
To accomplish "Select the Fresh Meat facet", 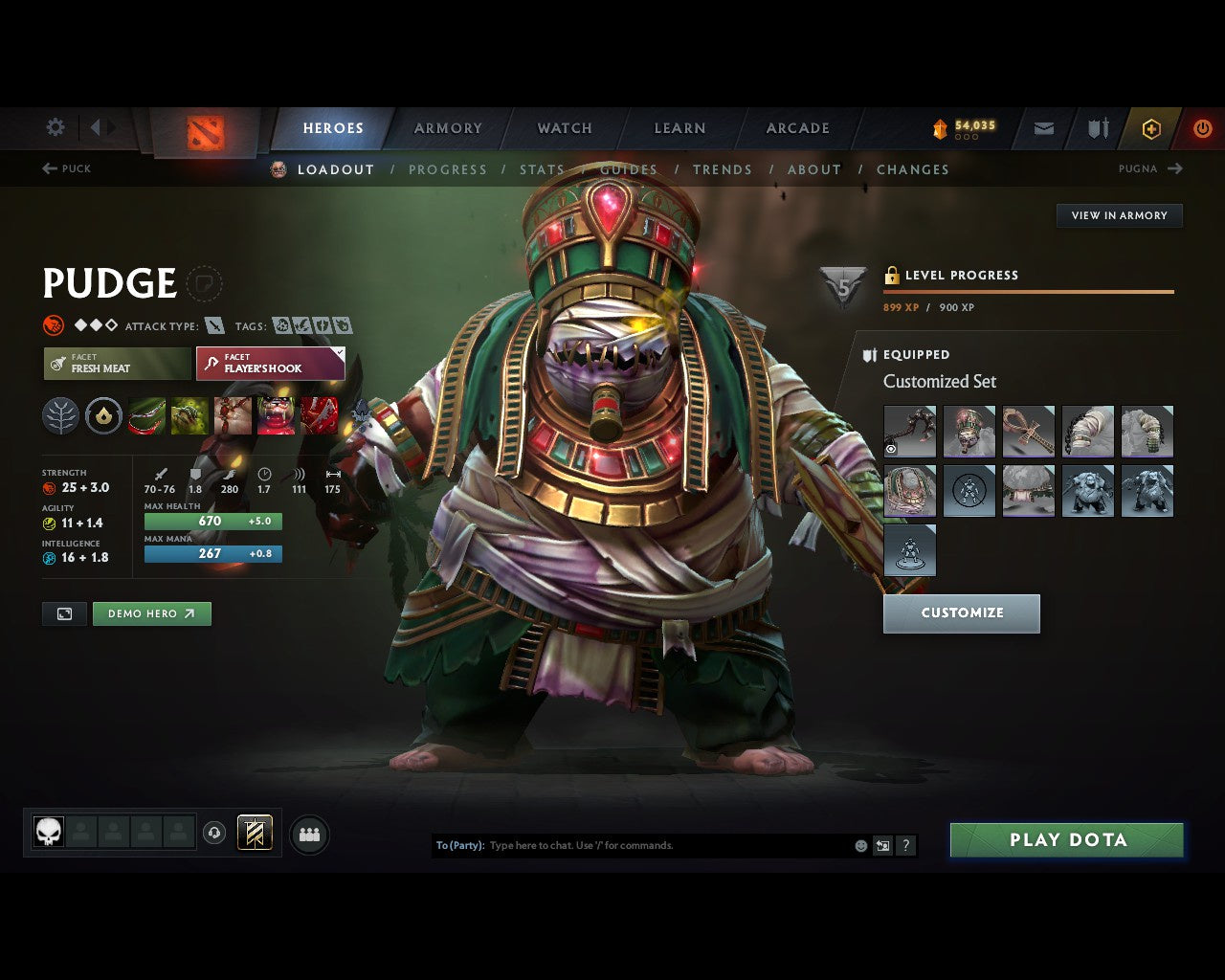I will coord(116,364).
